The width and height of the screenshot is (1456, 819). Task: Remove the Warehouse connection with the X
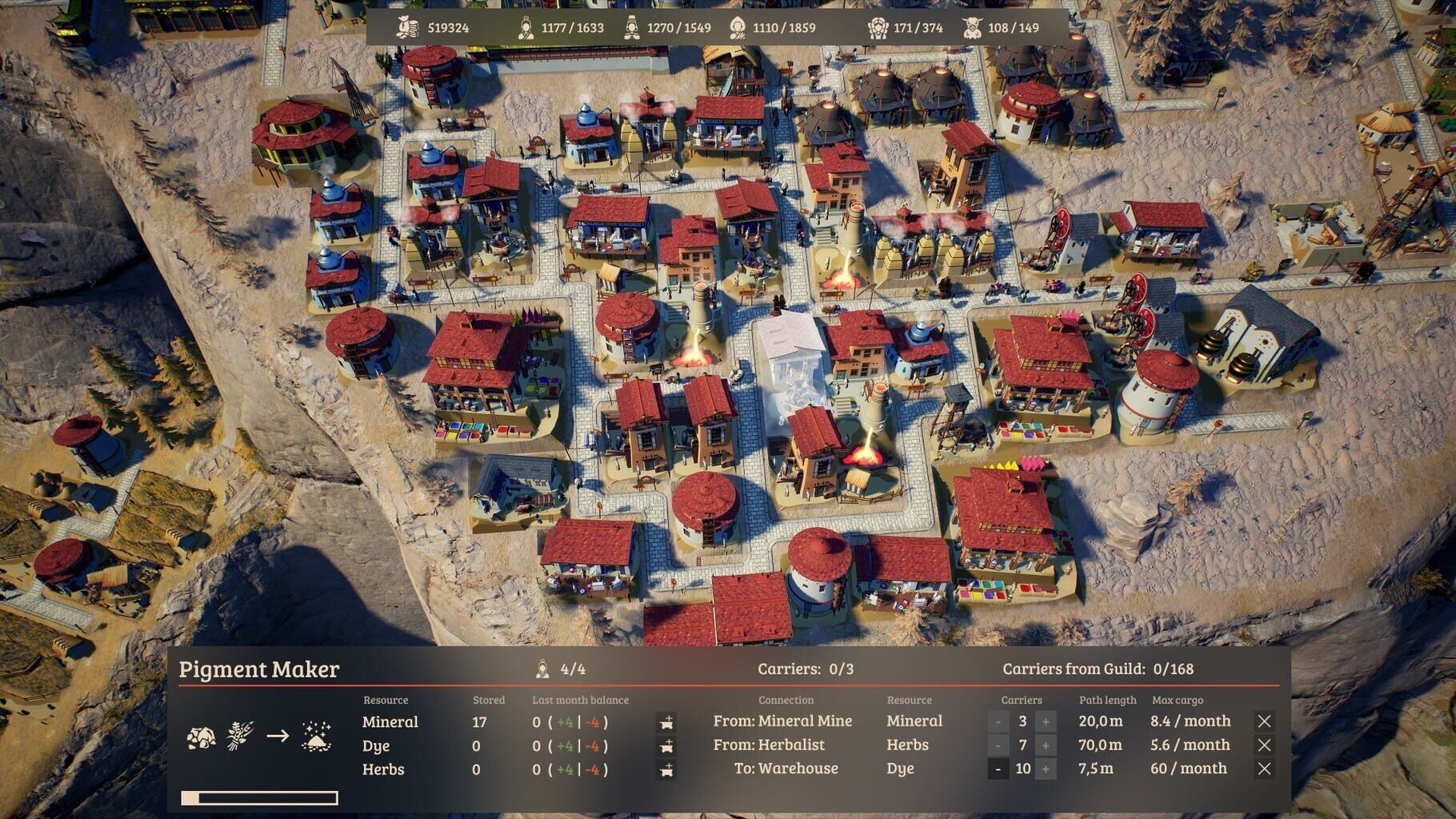pyautogui.click(x=1266, y=769)
